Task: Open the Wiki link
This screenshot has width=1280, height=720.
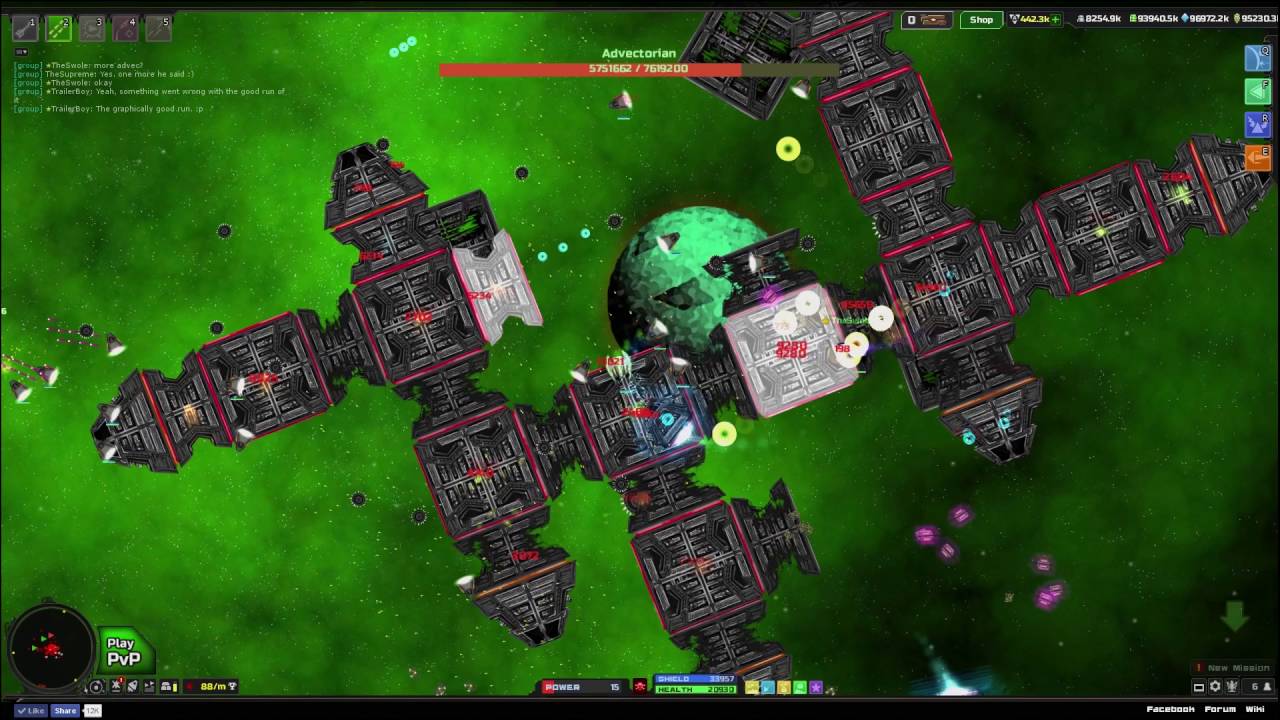Action: tap(1255, 709)
